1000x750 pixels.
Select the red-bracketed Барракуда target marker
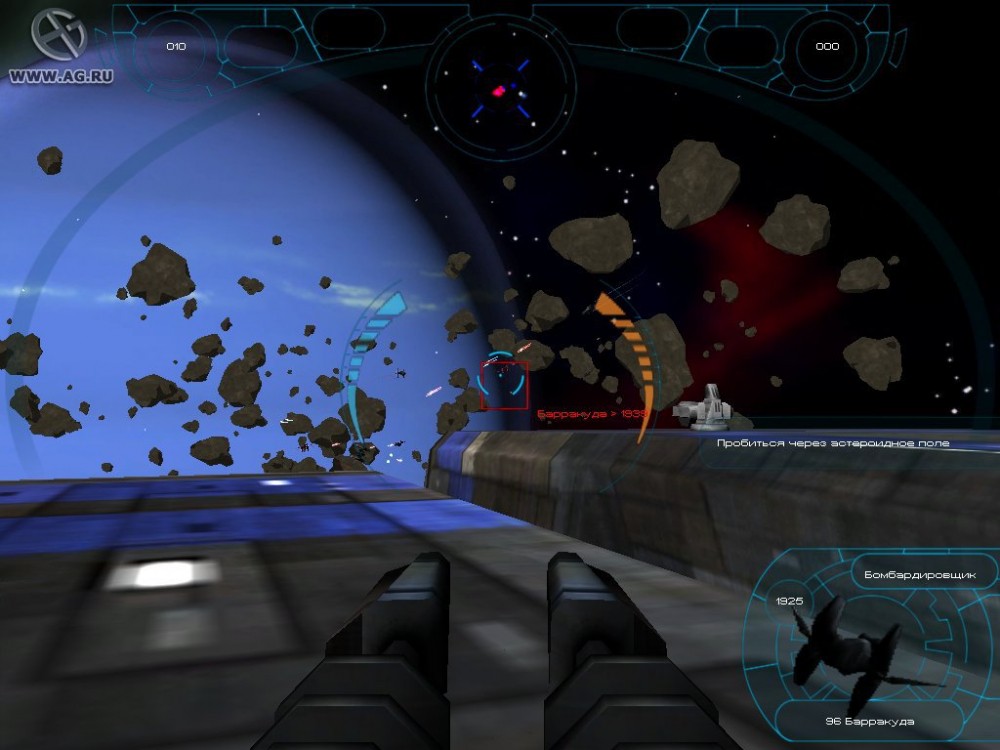503,385
